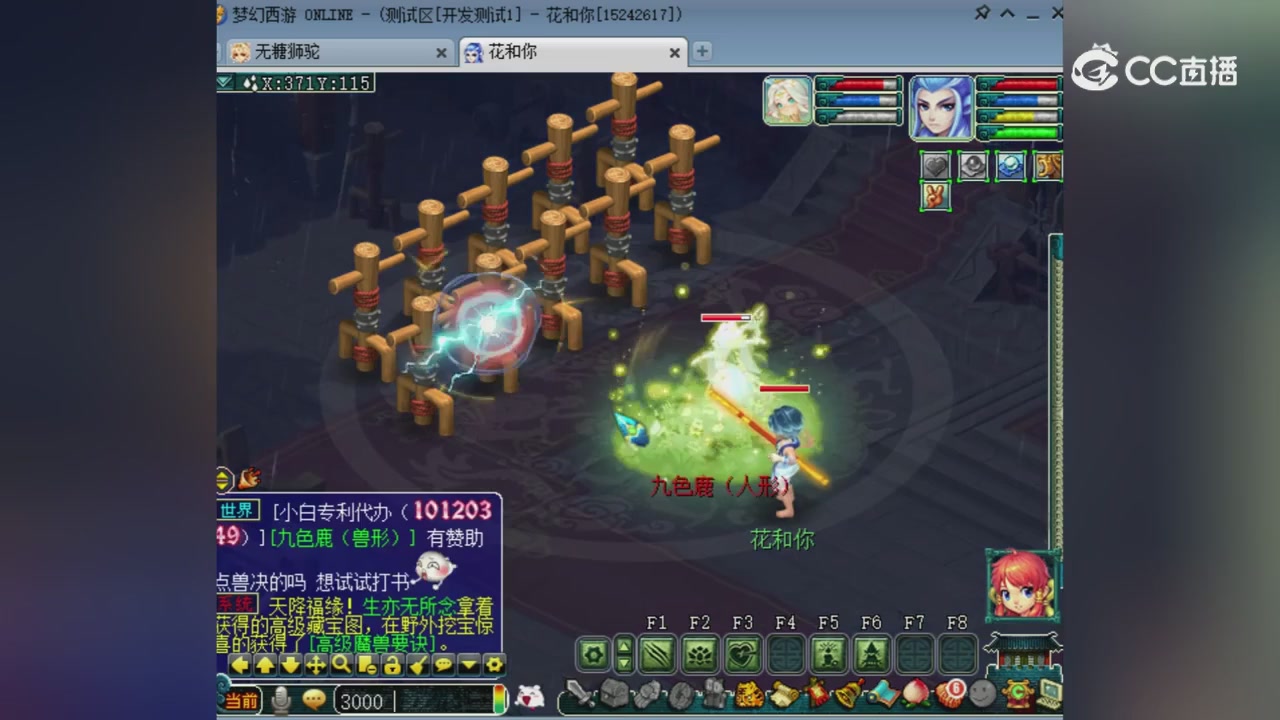This screenshot has width=1280, height=720.
Task: Select the heart defense command icon
Action: (x=933, y=166)
